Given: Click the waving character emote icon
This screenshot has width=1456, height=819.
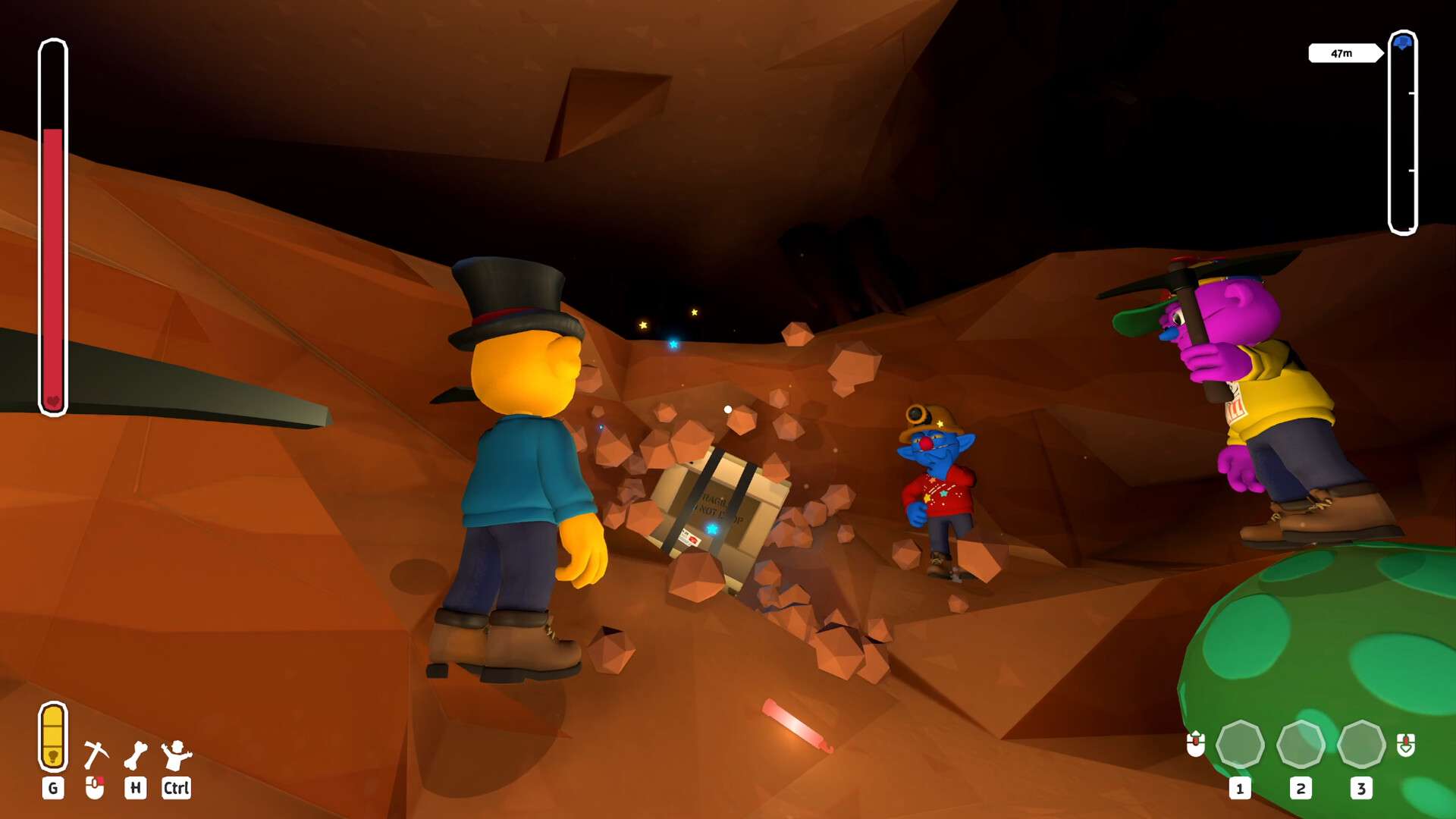Looking at the screenshot, I should 176,755.
